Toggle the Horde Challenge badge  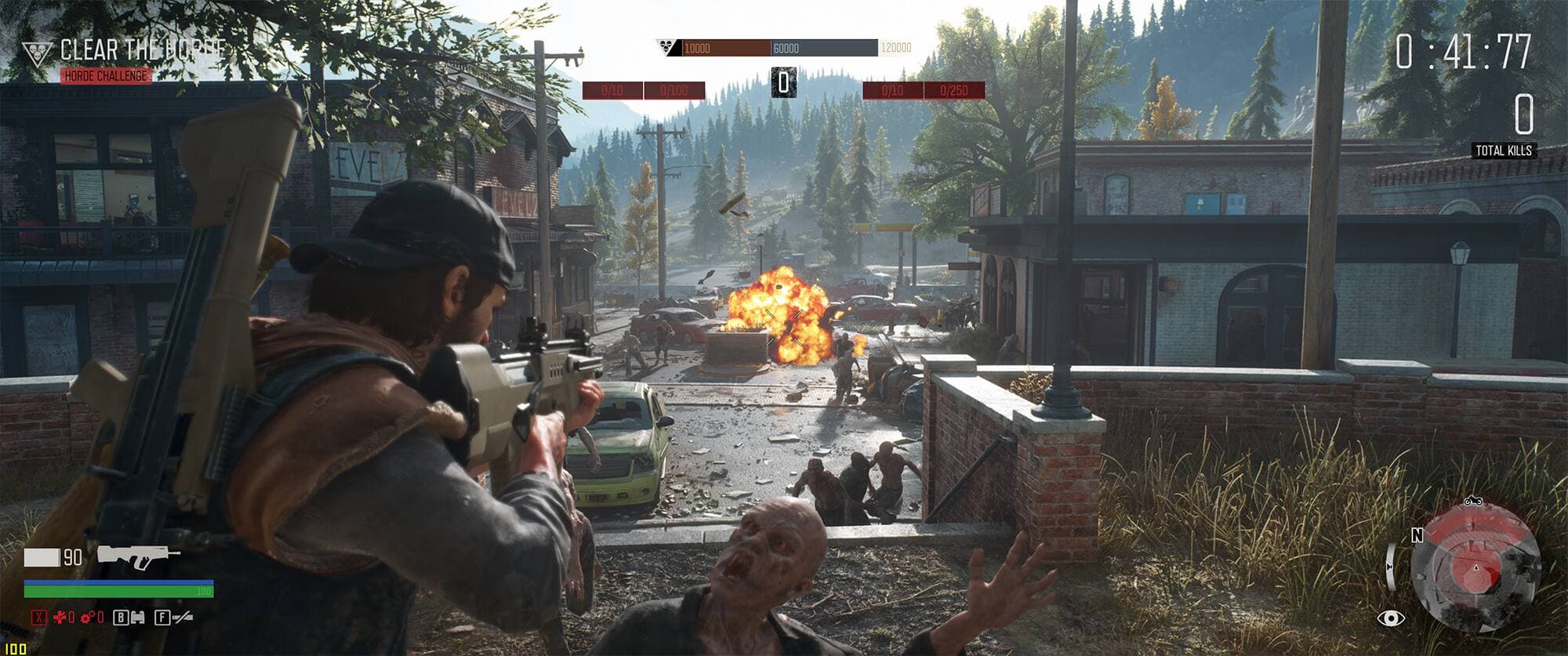tap(105, 76)
